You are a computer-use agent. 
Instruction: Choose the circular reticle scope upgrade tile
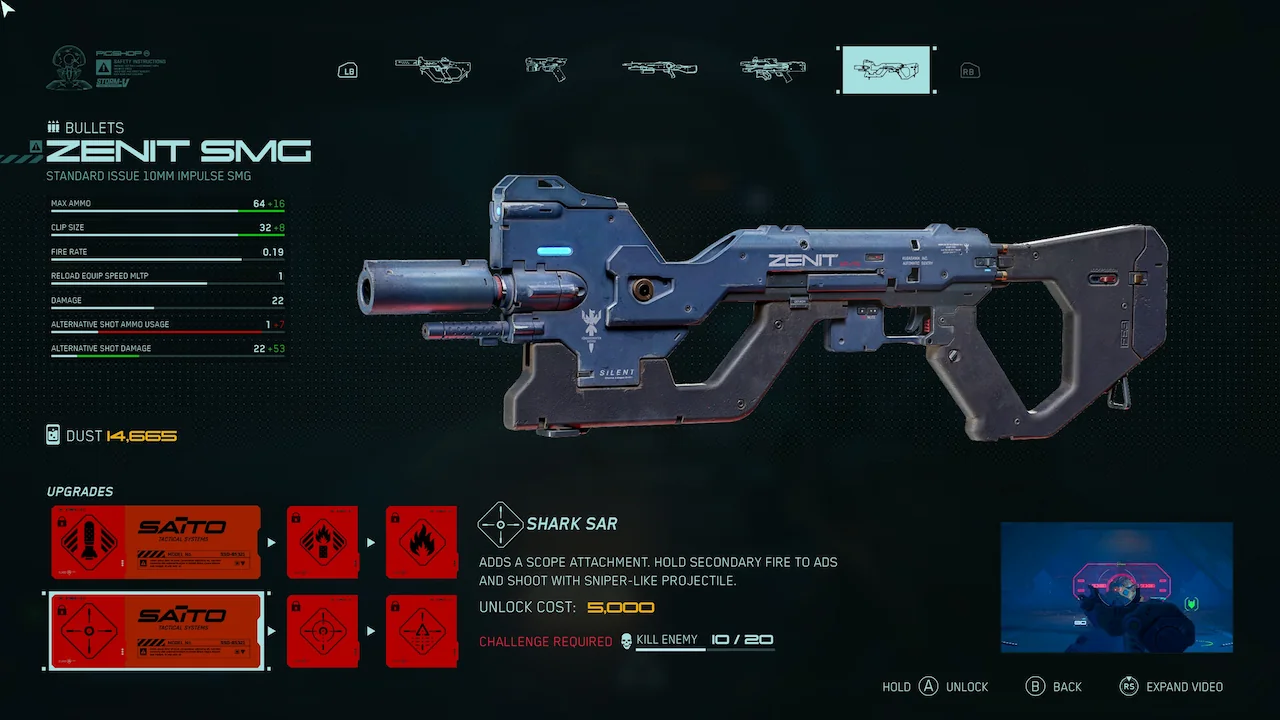(322, 631)
